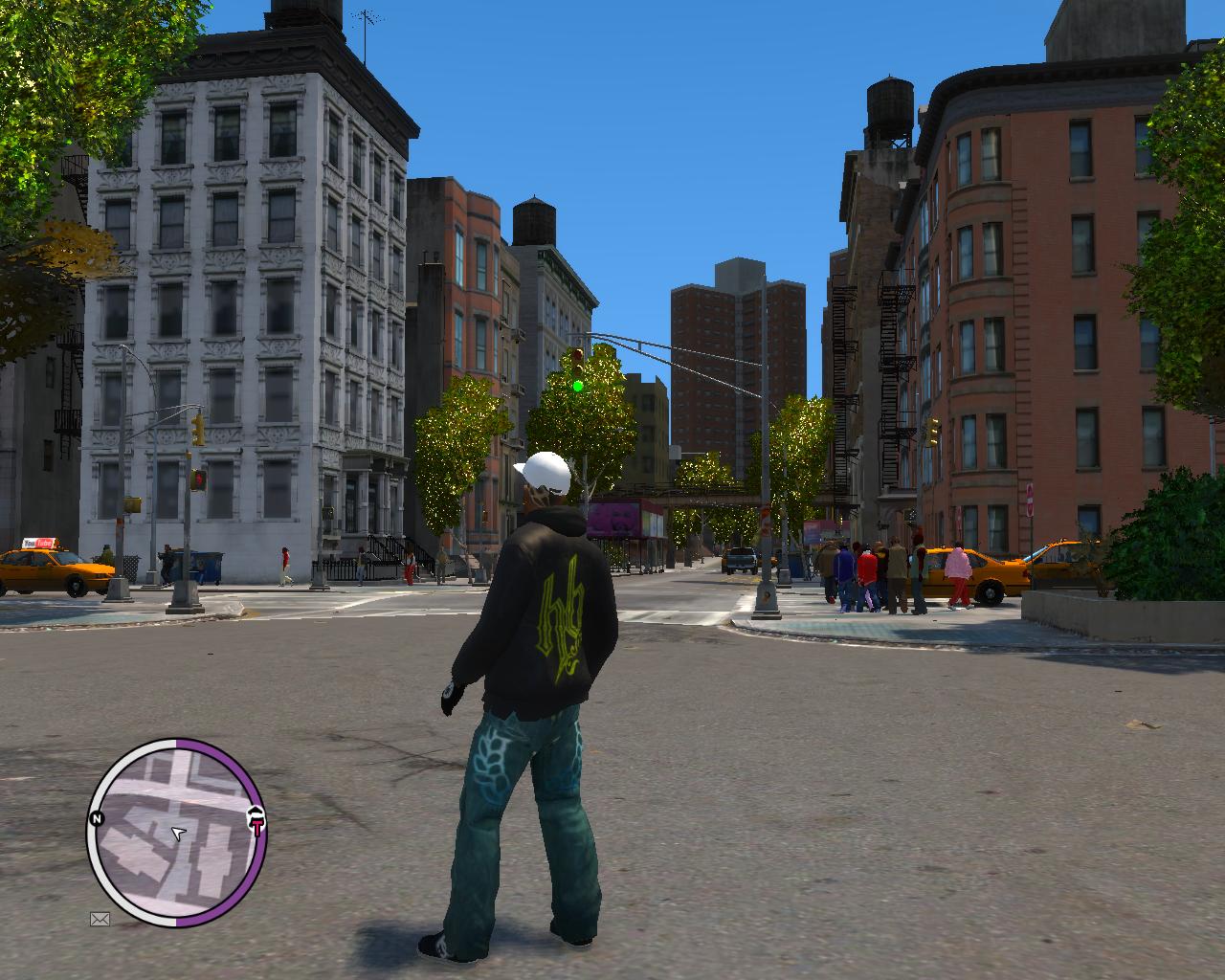
Task: Click the north N compass marker
Action: [96, 819]
